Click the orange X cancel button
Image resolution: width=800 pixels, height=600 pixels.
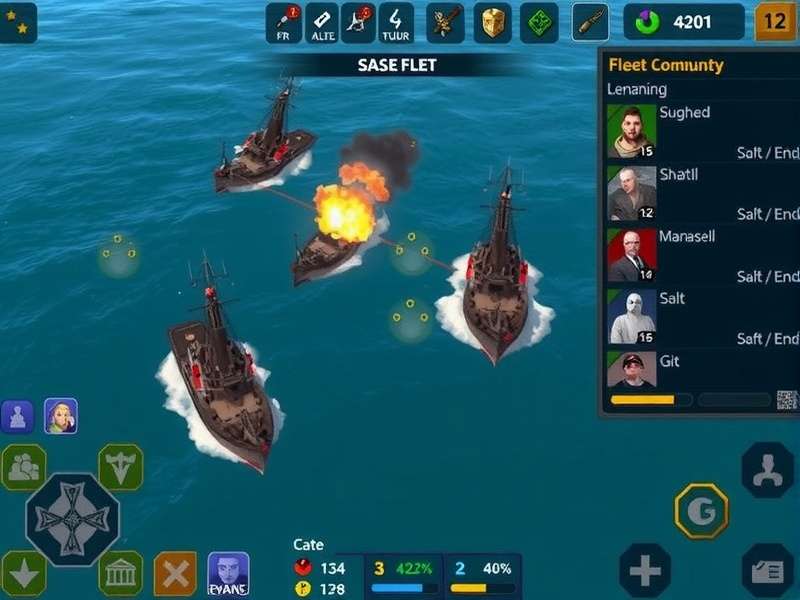pos(175,574)
